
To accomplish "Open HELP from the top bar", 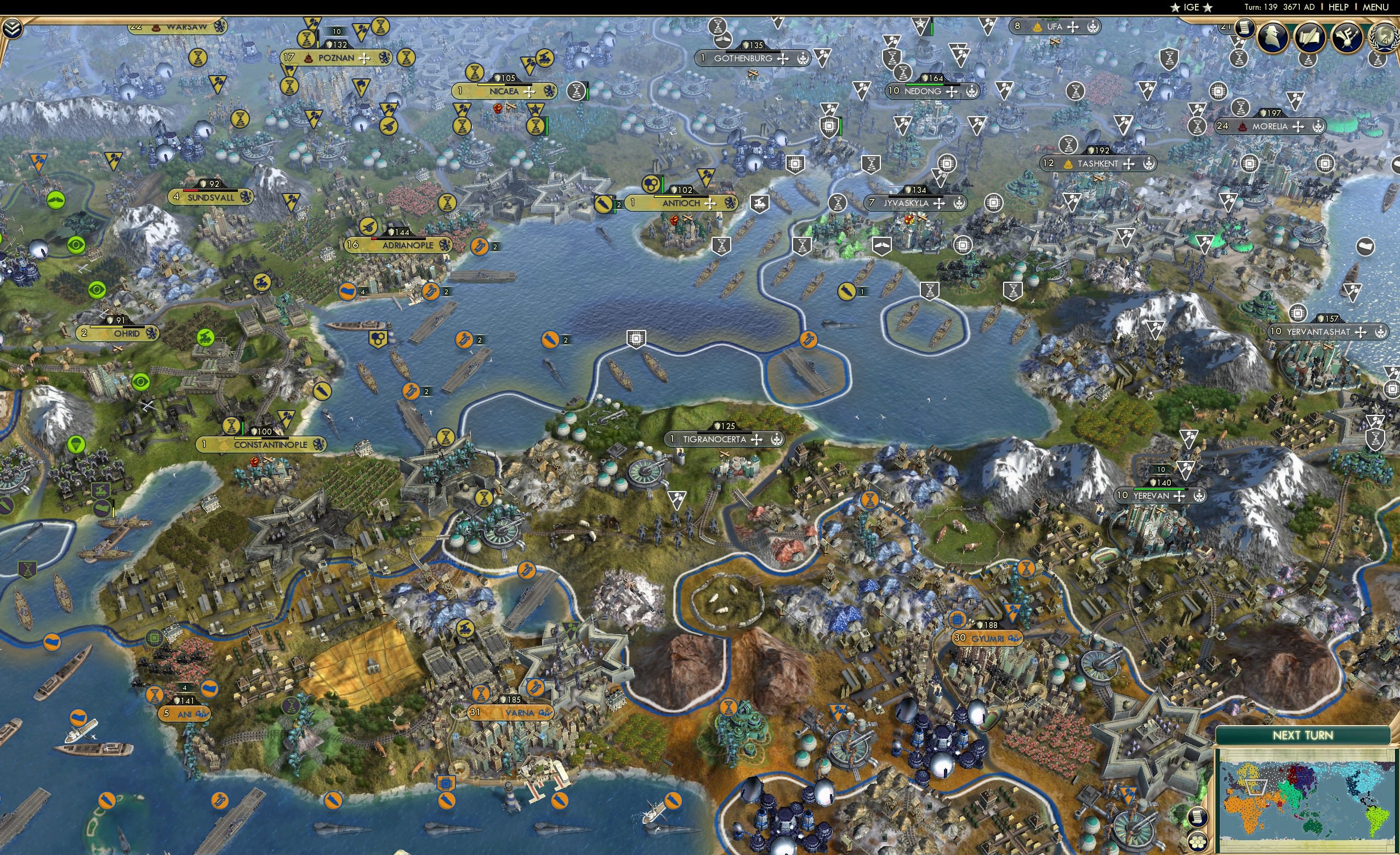I will pos(1339,7).
